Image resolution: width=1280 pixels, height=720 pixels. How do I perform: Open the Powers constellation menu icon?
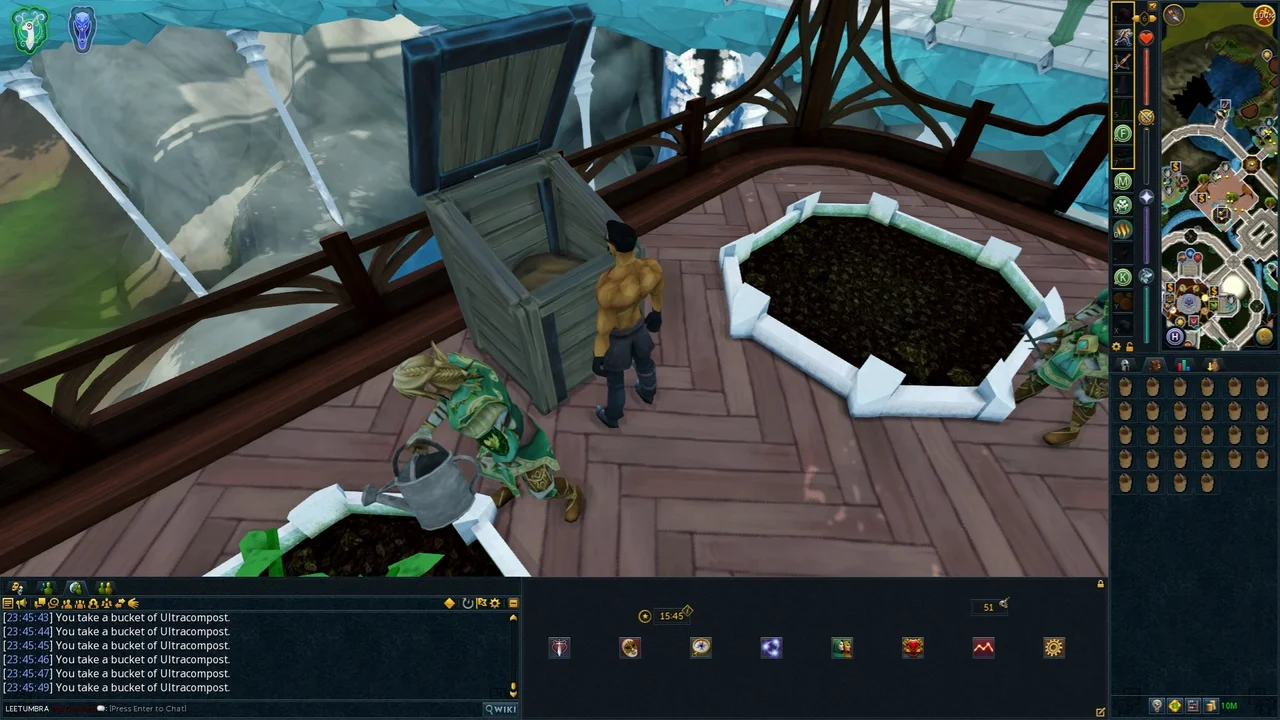click(x=771, y=648)
